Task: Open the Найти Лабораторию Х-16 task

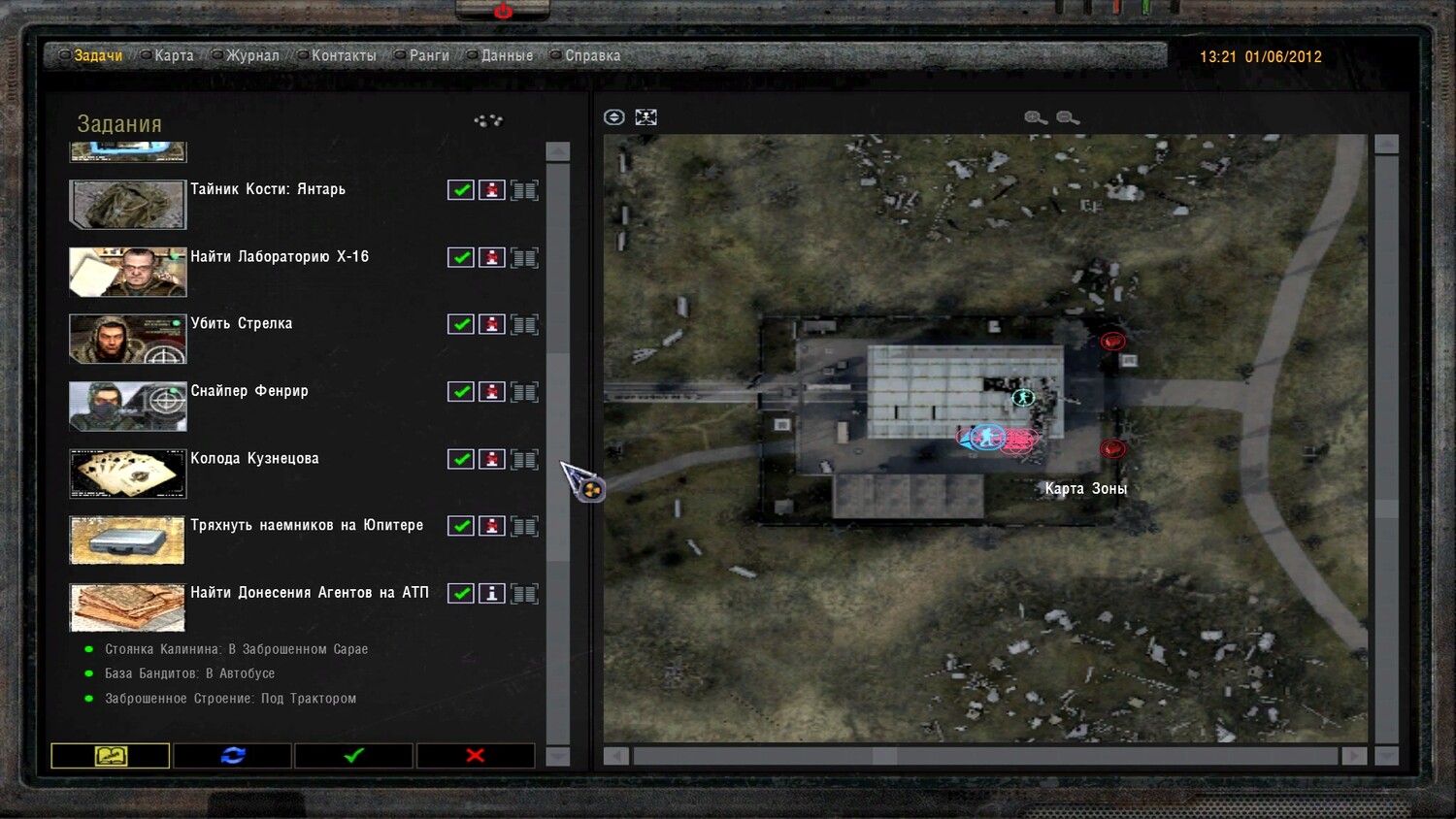Action: 279,257
